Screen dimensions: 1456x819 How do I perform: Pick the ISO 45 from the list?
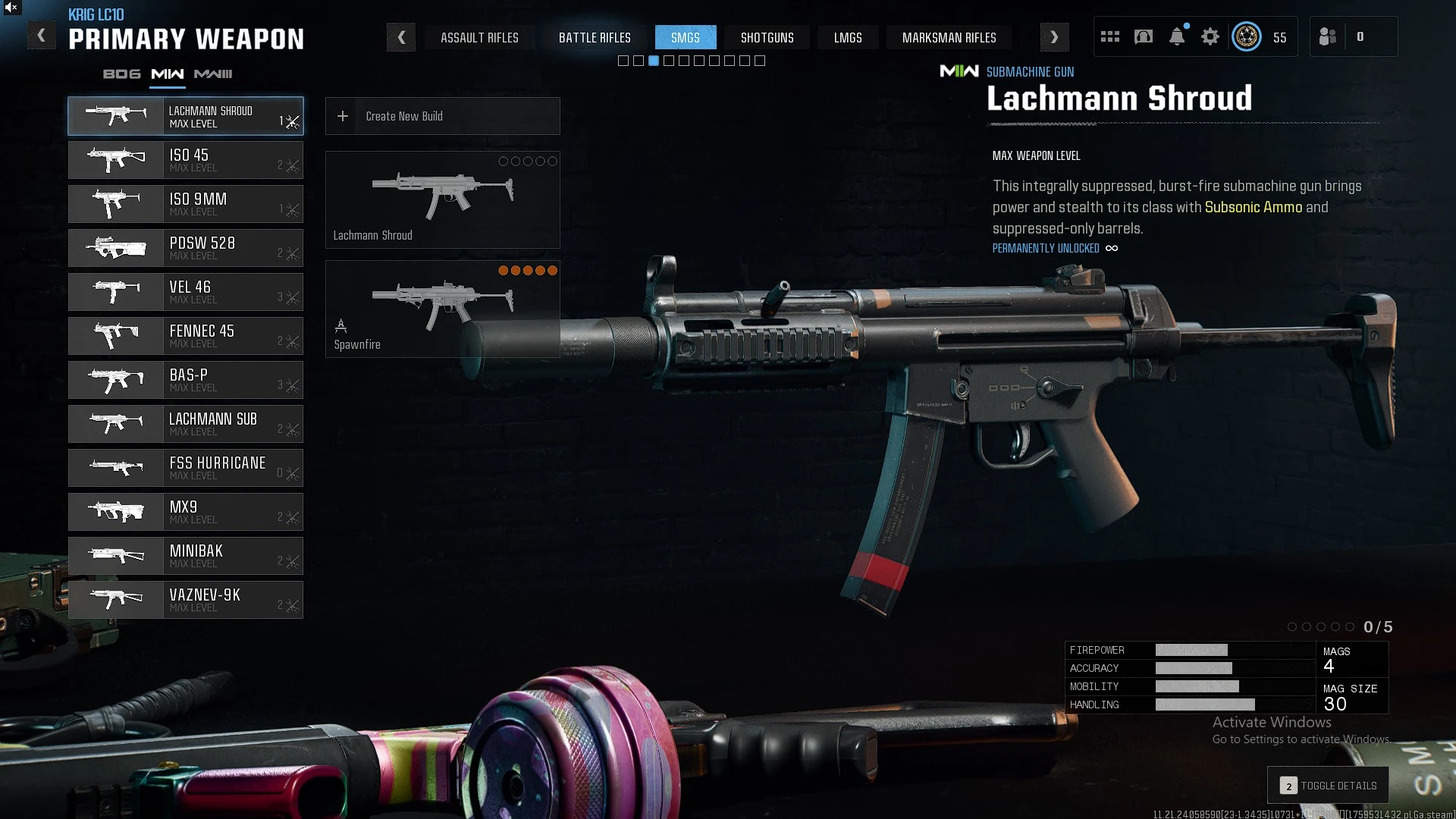186,160
